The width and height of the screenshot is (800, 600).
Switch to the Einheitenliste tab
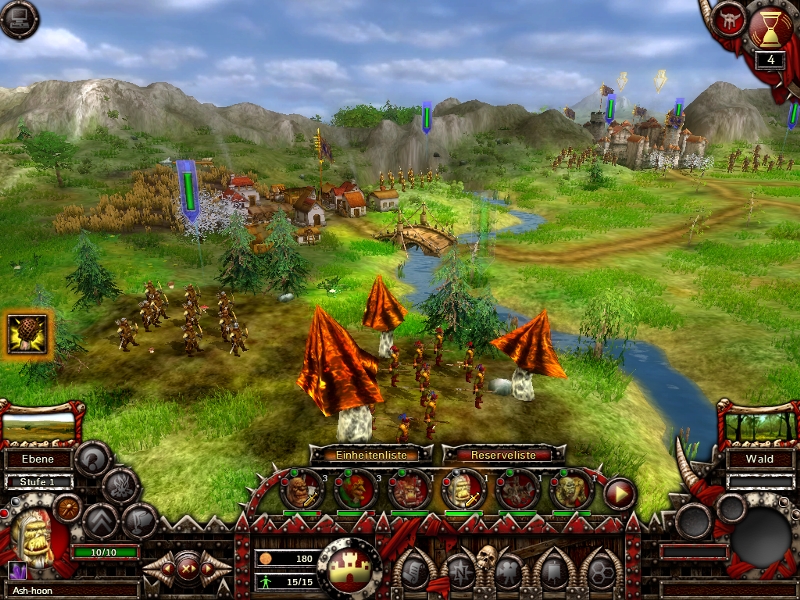371,454
